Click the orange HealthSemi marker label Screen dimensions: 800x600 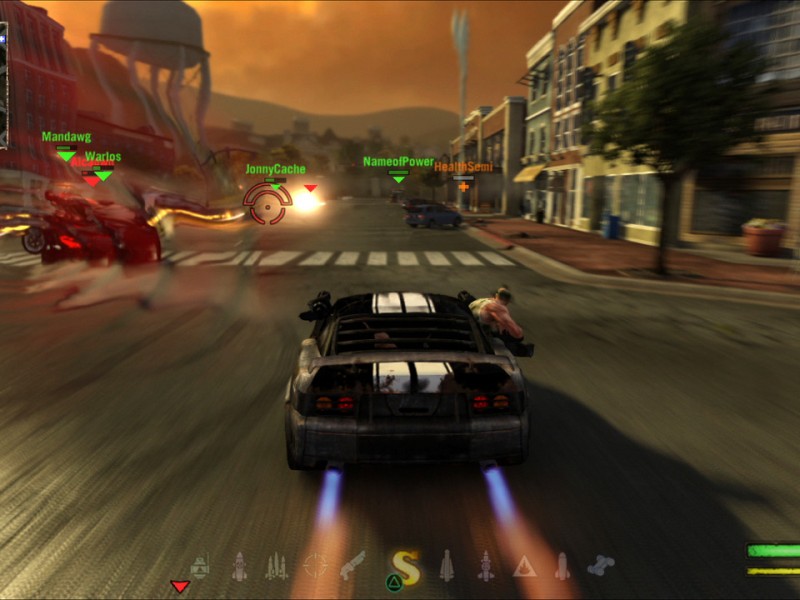(x=463, y=167)
